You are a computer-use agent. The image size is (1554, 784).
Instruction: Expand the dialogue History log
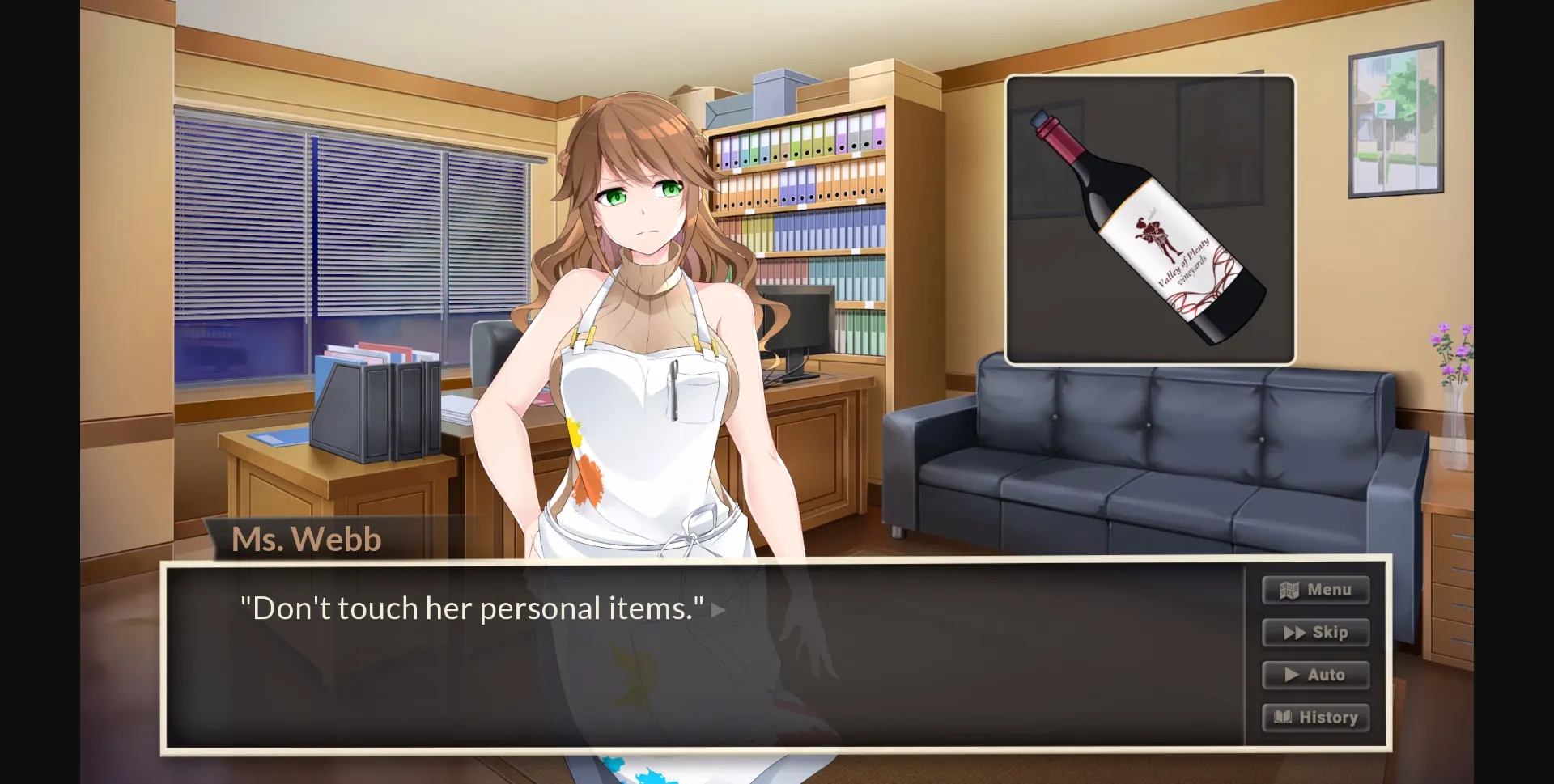1315,717
